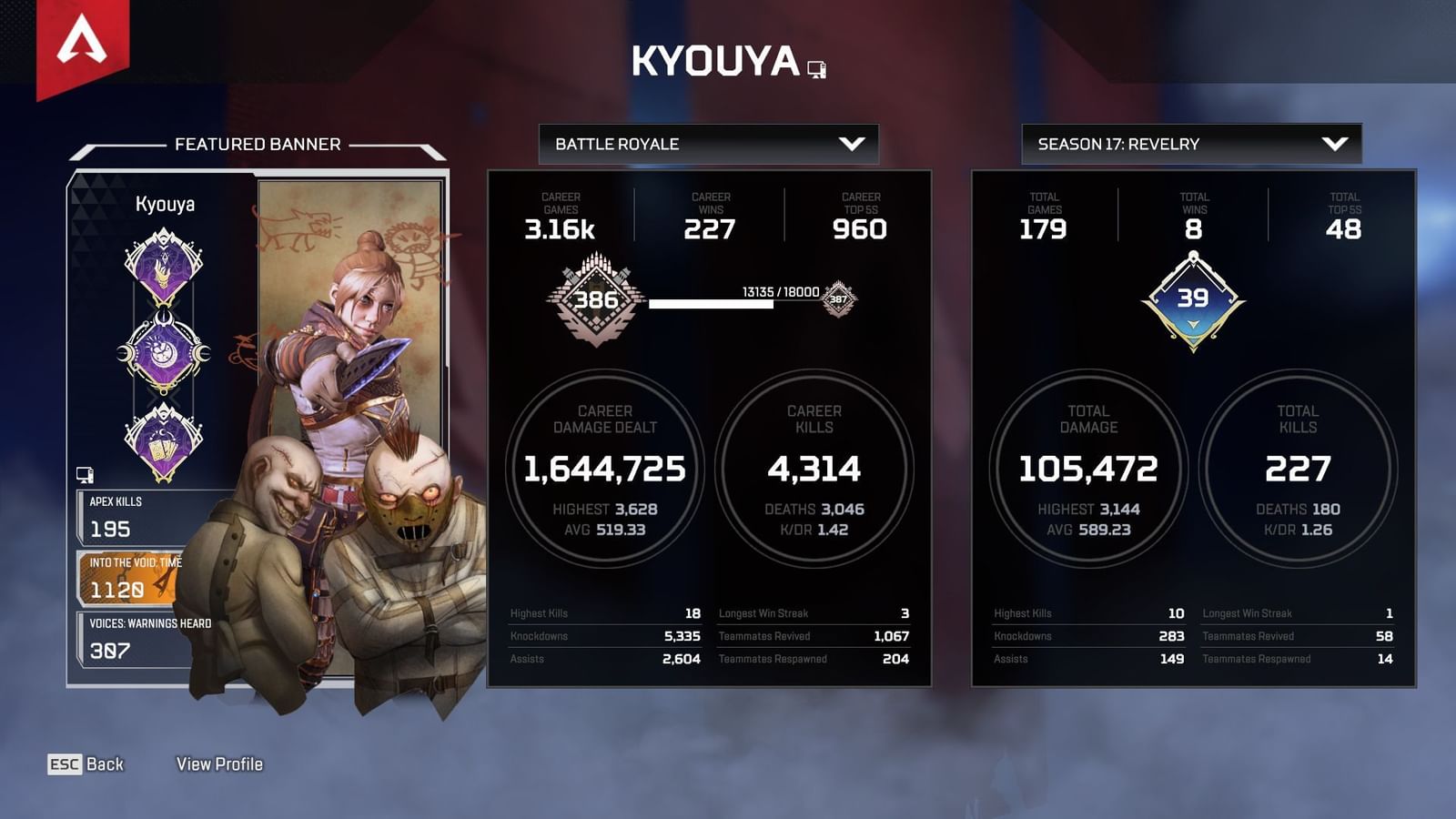This screenshot has width=1456, height=819.
Task: Click Back to exit the stats screen
Action: (x=88, y=764)
